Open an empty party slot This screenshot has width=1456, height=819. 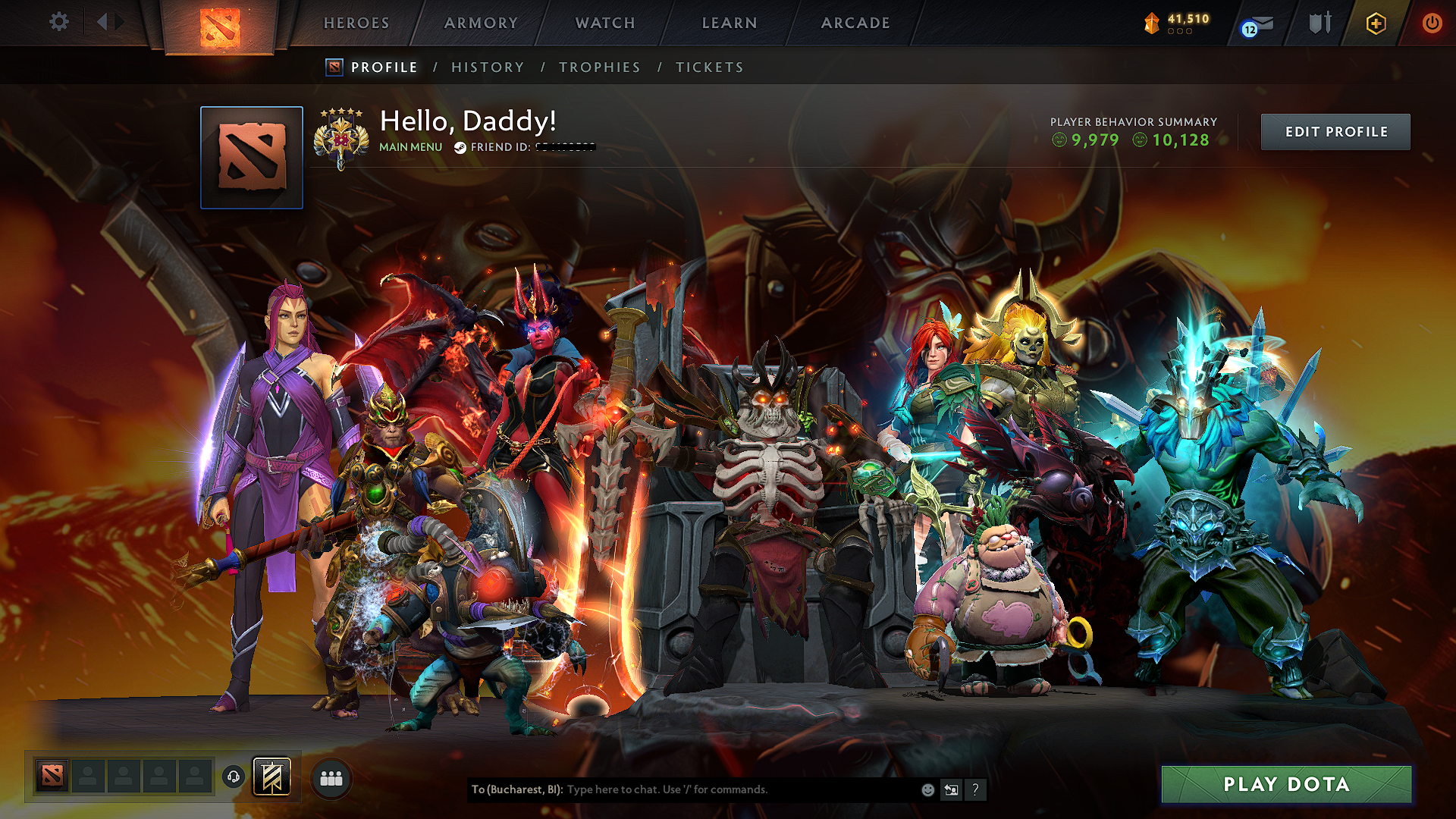point(88,775)
